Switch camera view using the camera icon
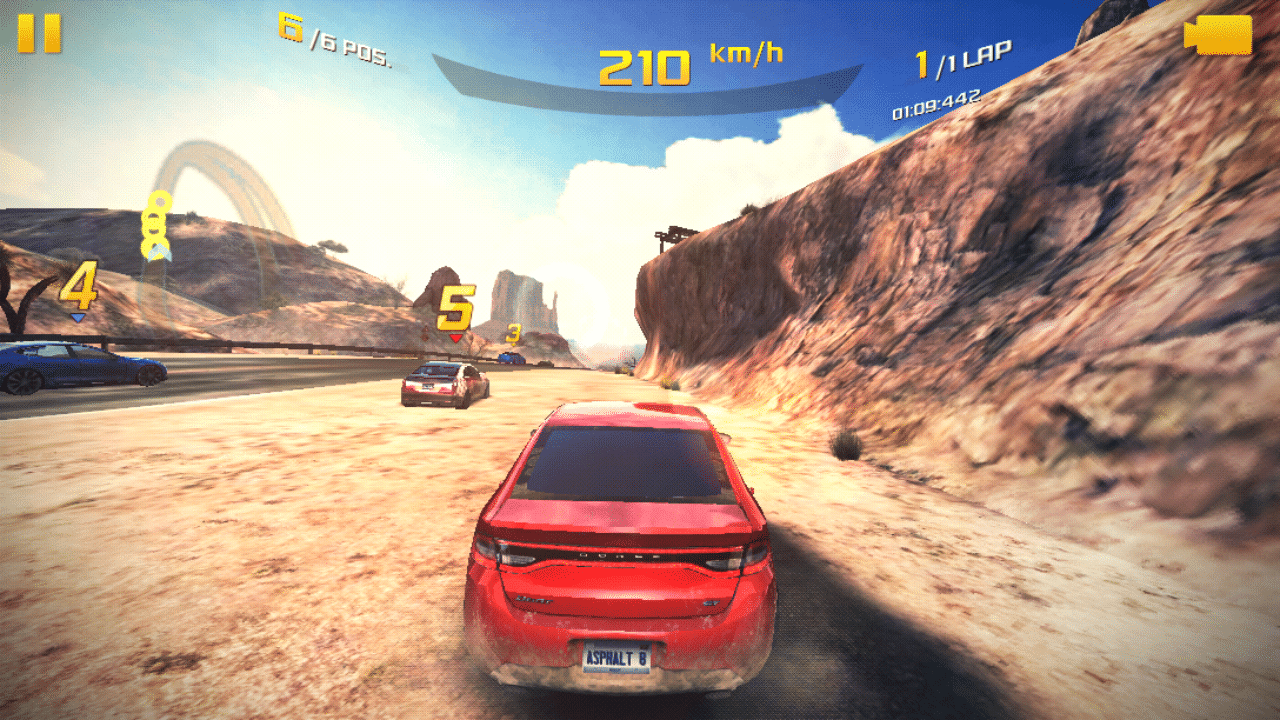Viewport: 1280px width, 720px height. click(1218, 35)
